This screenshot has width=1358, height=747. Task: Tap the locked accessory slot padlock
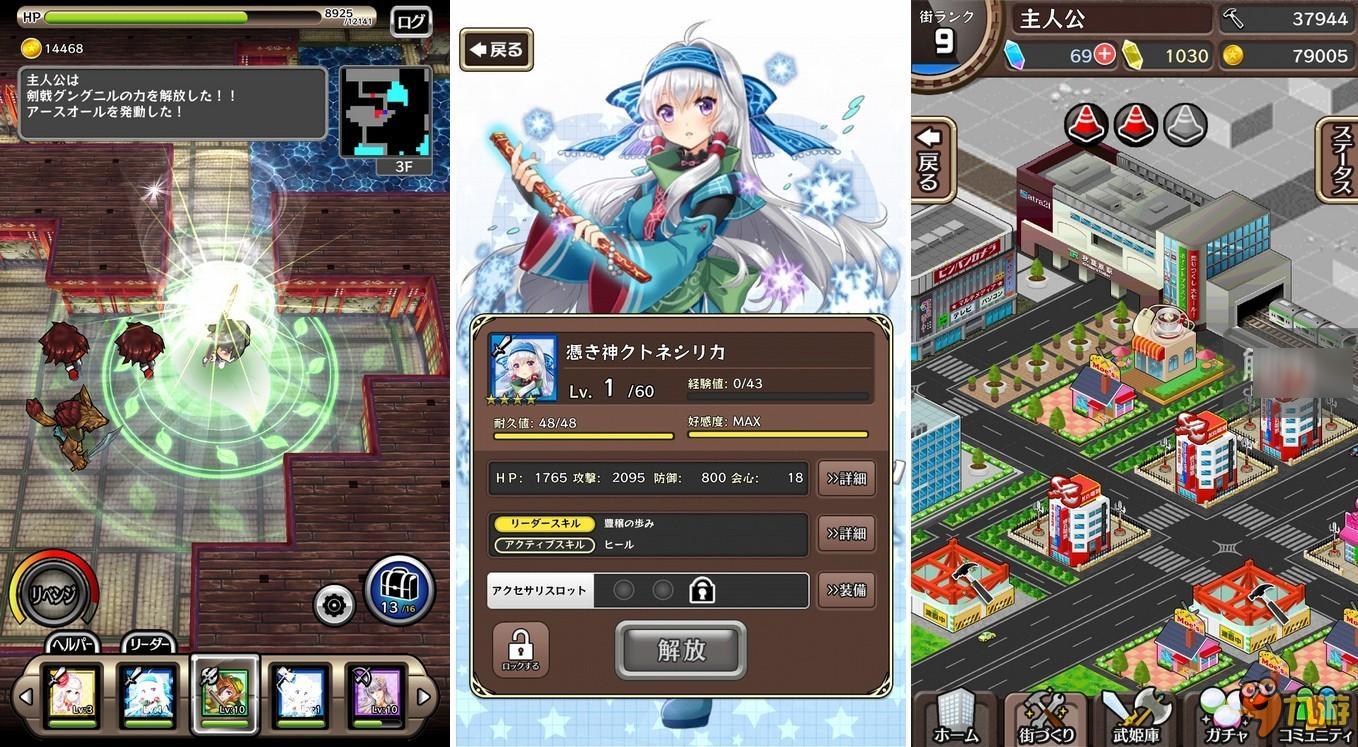703,590
